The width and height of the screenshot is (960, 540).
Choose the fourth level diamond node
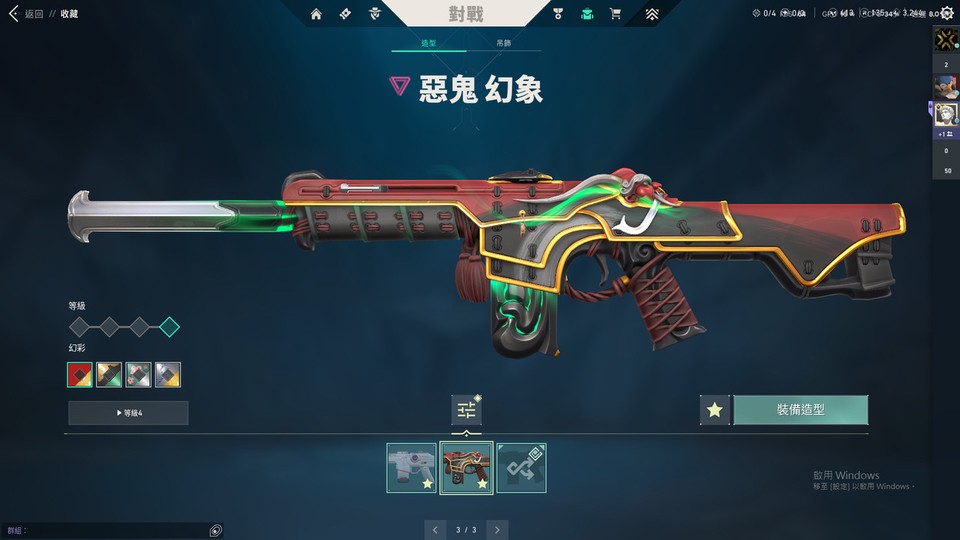169,327
